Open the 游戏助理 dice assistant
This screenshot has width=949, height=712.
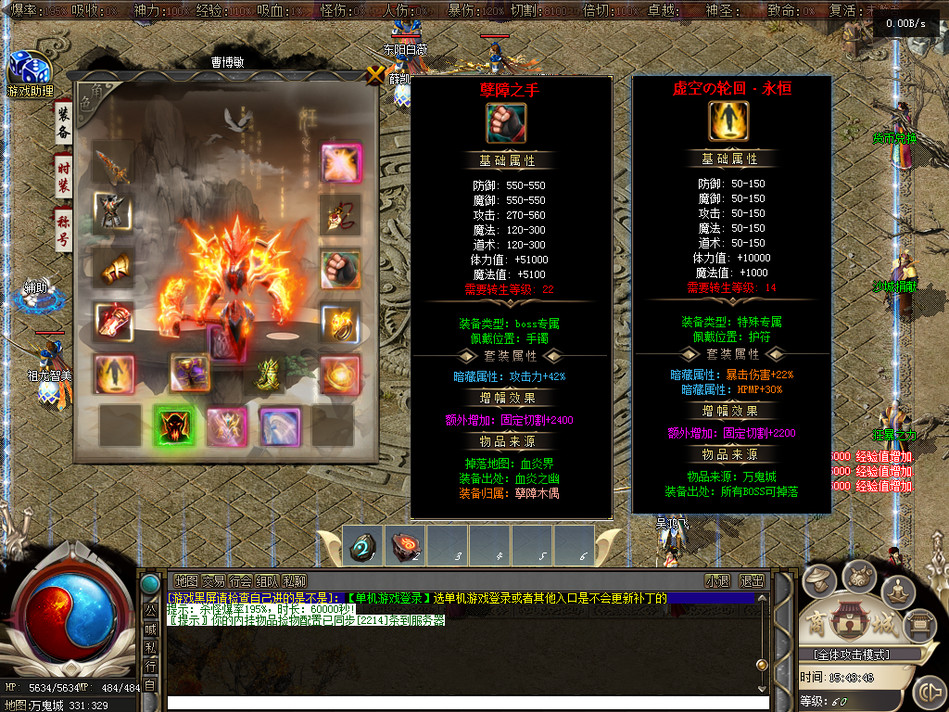click(x=29, y=72)
